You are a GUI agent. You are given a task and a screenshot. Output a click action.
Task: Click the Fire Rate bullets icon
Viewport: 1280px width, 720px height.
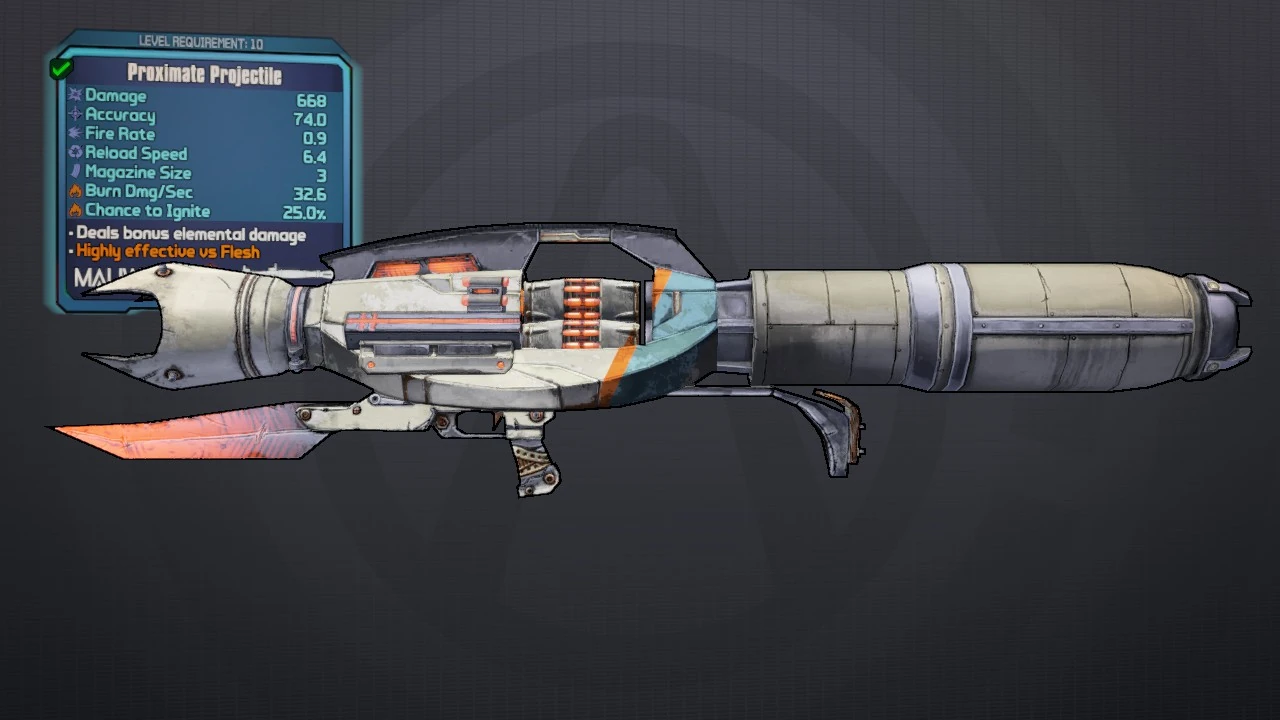pyautogui.click(x=76, y=134)
